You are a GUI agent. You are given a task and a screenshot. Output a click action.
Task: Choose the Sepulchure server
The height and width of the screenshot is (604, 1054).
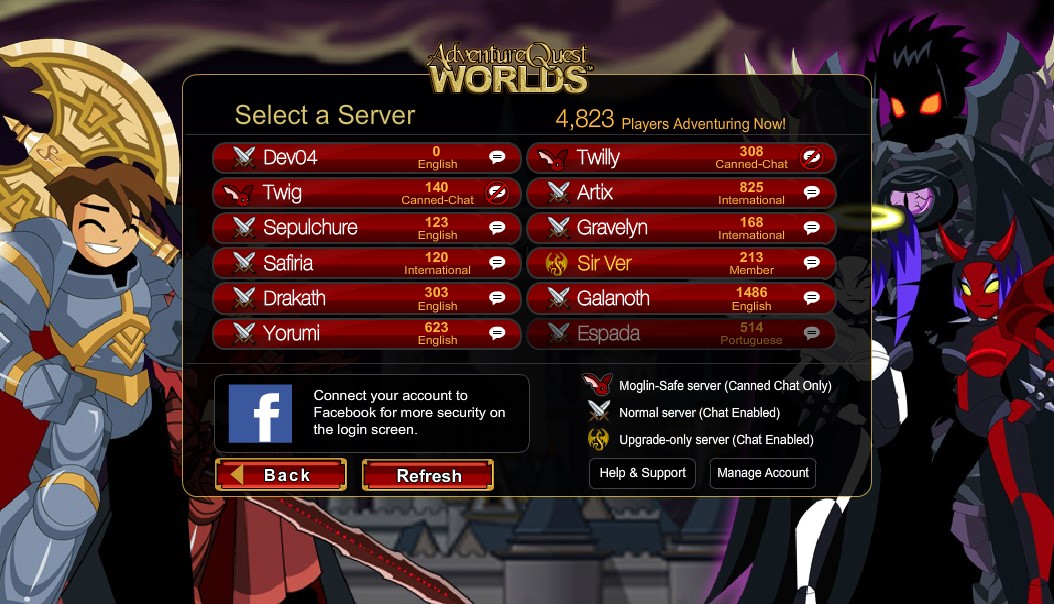pyautogui.click(x=366, y=228)
